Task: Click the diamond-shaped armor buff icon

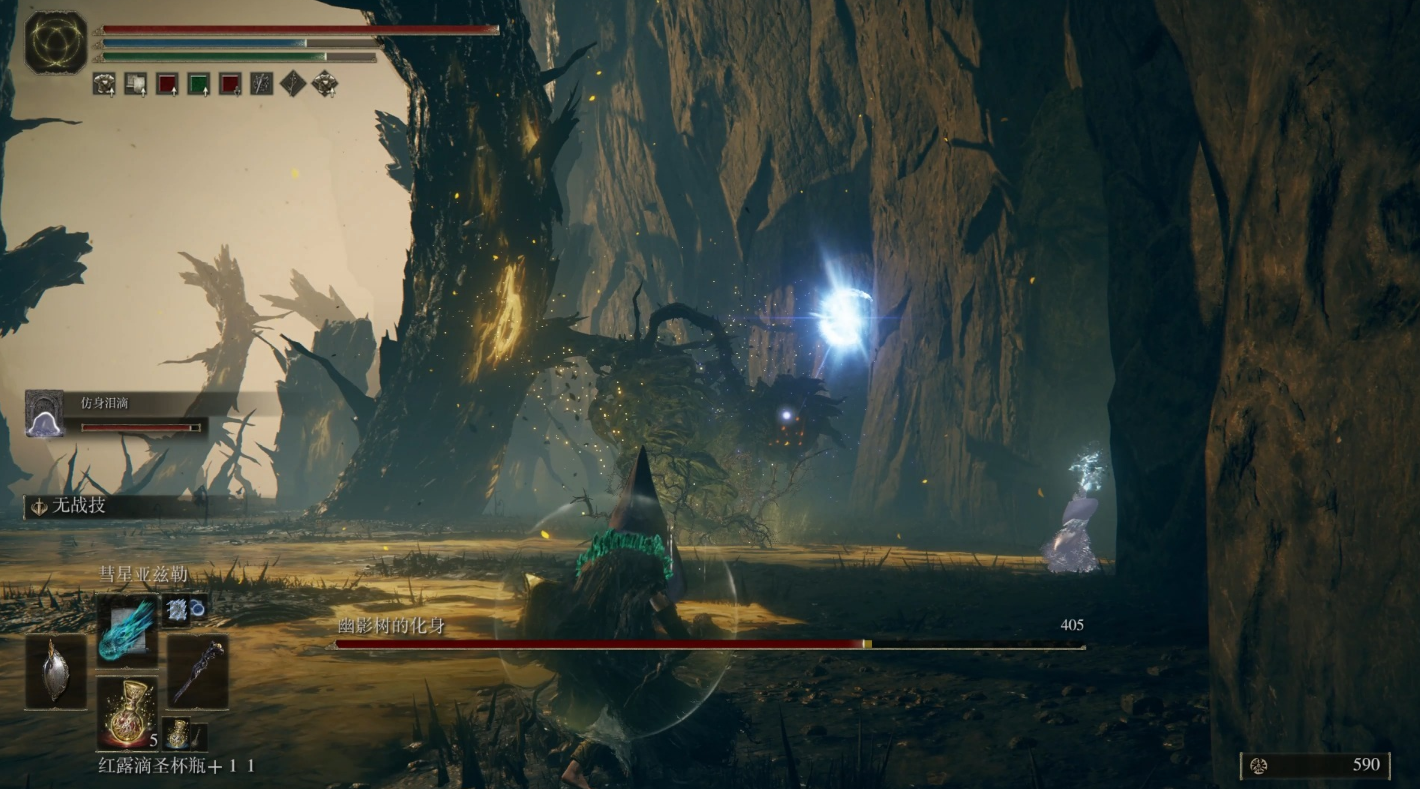Action: 324,84
